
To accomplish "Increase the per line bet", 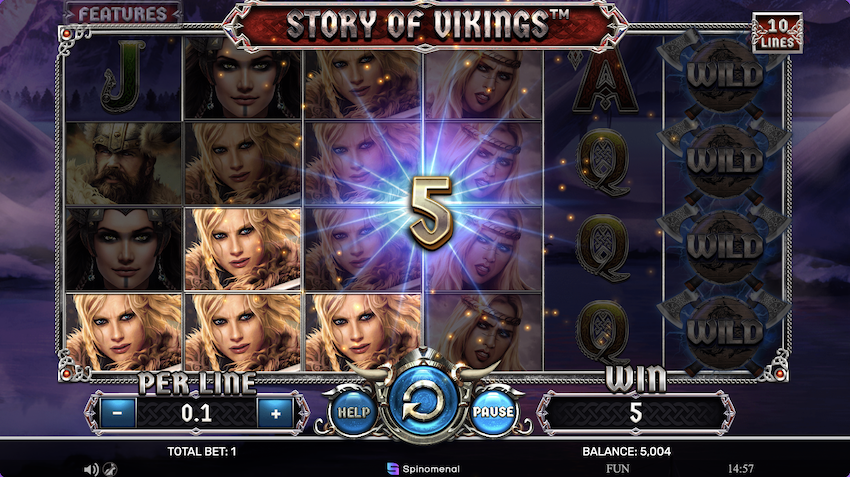I will click(x=273, y=412).
